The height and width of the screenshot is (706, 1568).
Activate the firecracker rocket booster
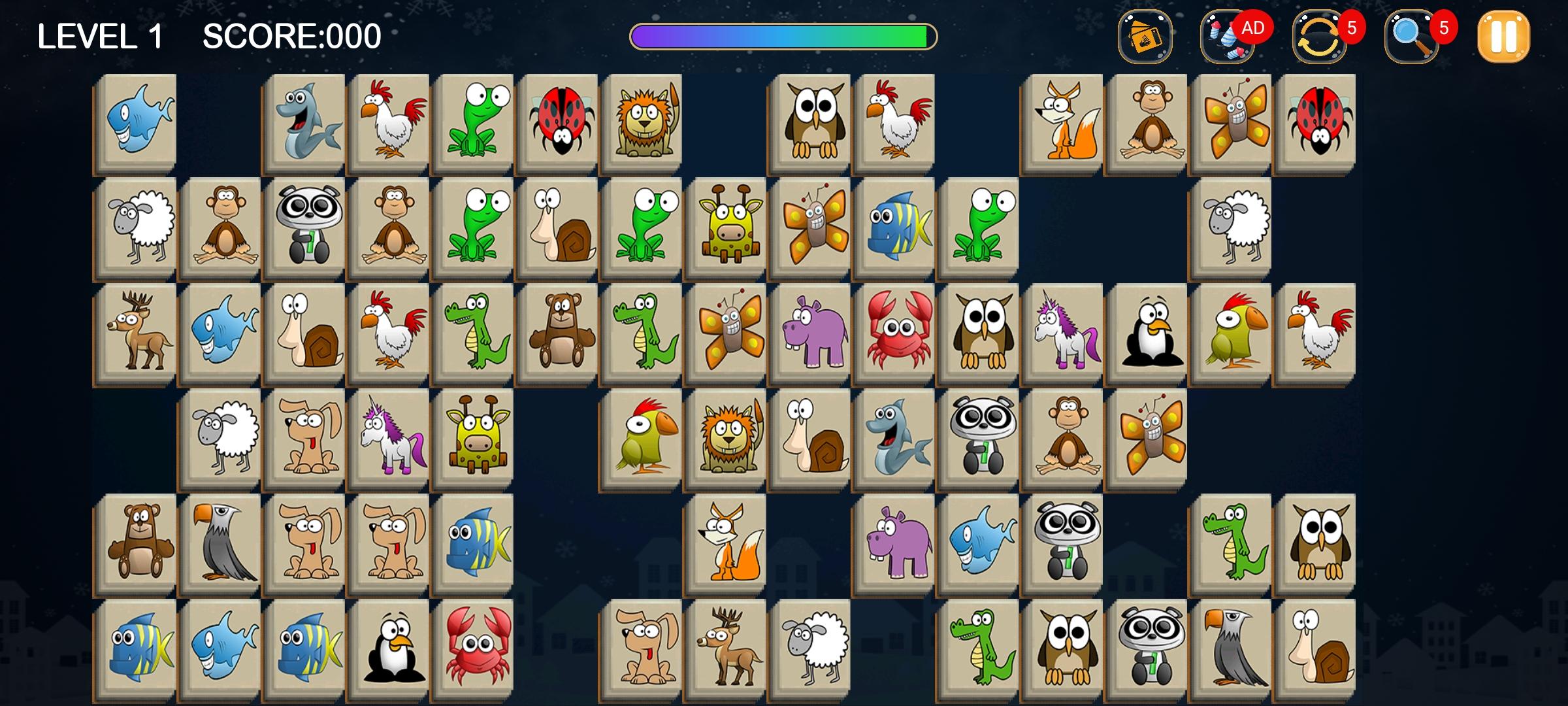click(x=1227, y=37)
